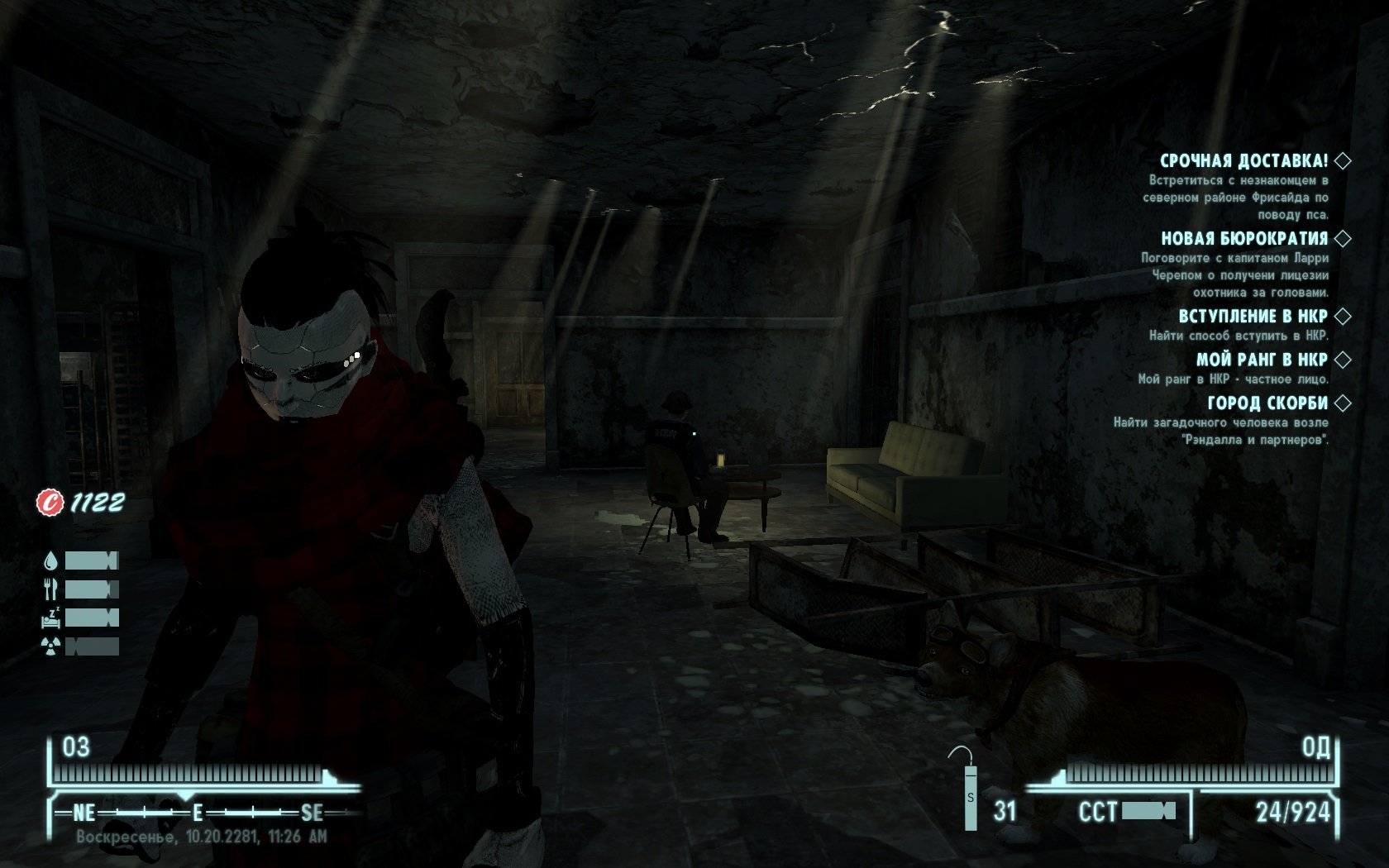Image resolution: width=1389 pixels, height=868 pixels.
Task: Open the "Мой ранг в НКР" quest entry
Action: point(1261,360)
